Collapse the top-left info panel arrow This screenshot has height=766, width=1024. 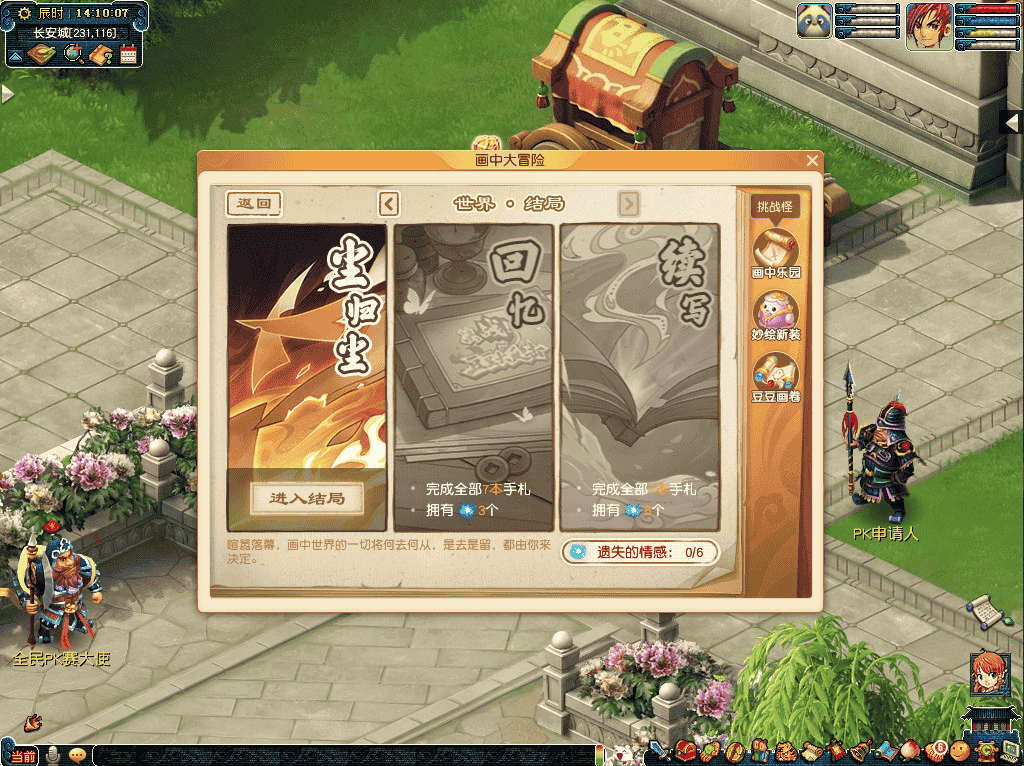pyautogui.click(x=14, y=56)
